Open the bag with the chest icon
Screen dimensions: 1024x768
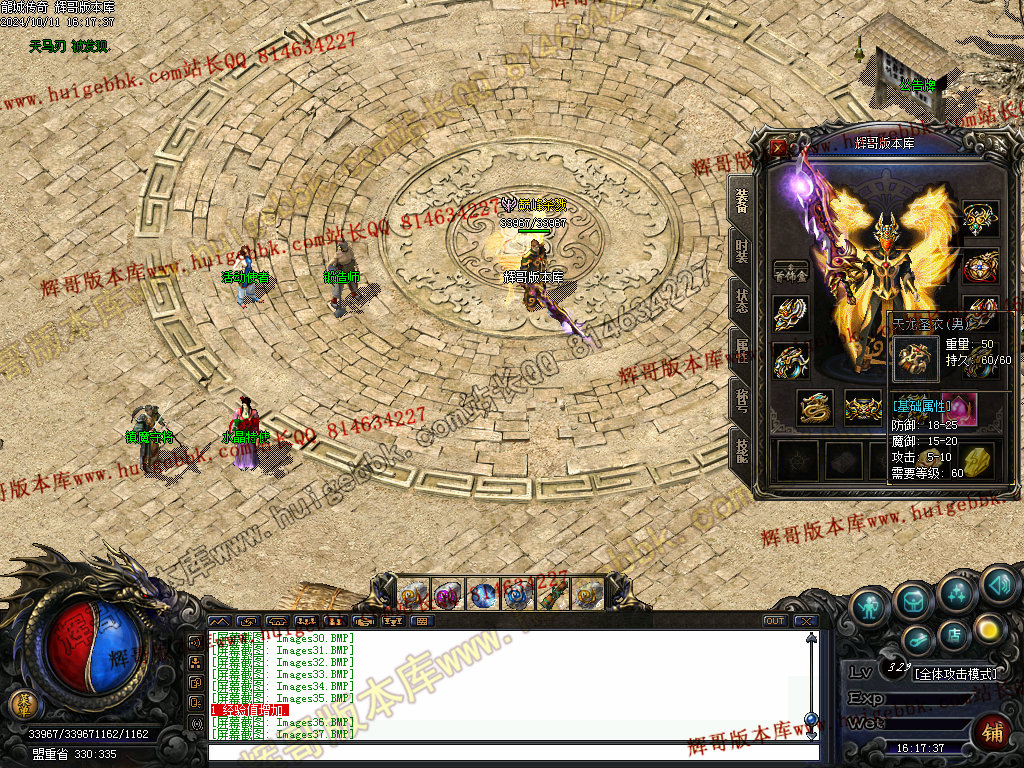[914, 599]
